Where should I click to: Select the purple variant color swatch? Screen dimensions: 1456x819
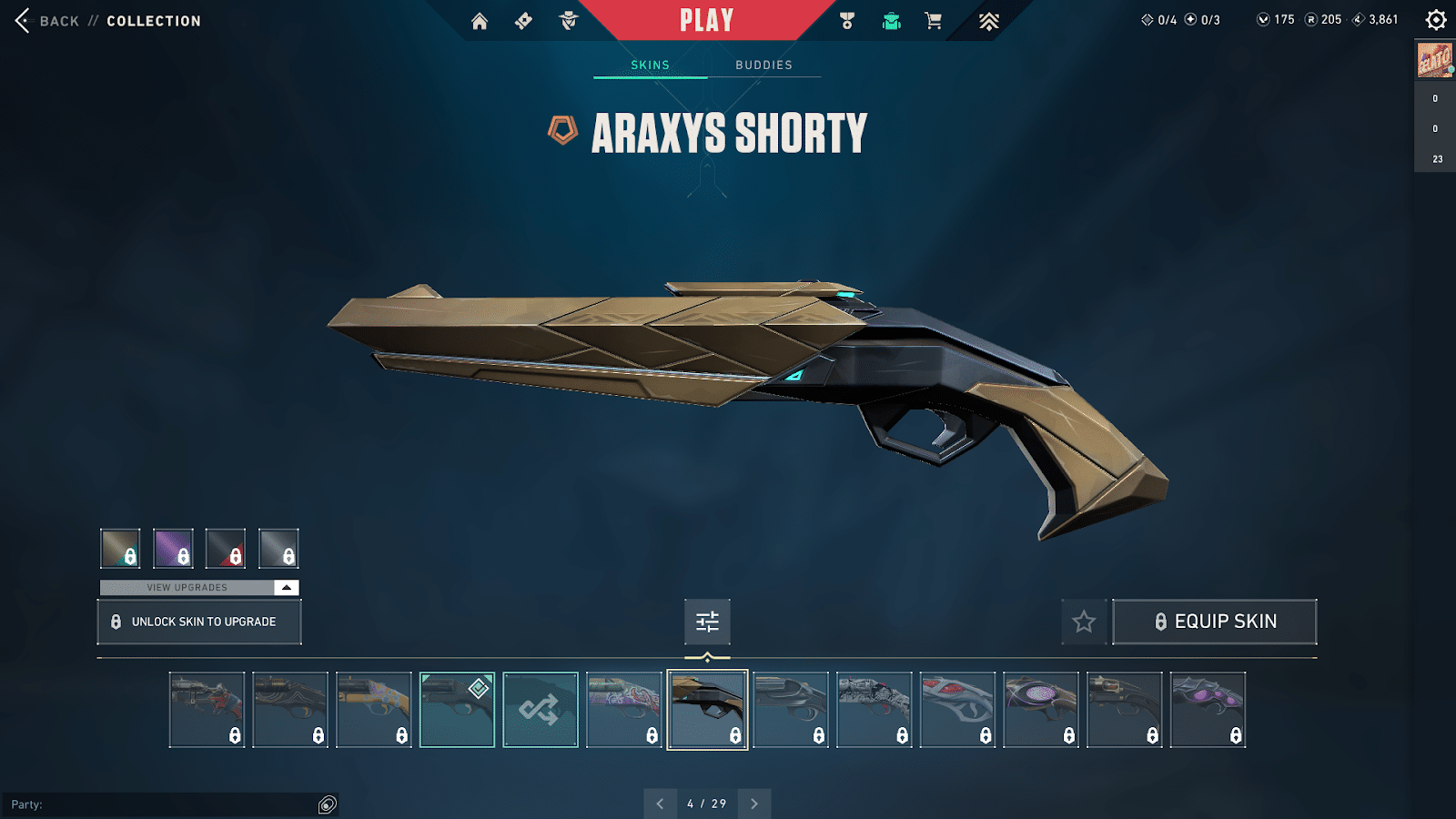click(x=173, y=548)
